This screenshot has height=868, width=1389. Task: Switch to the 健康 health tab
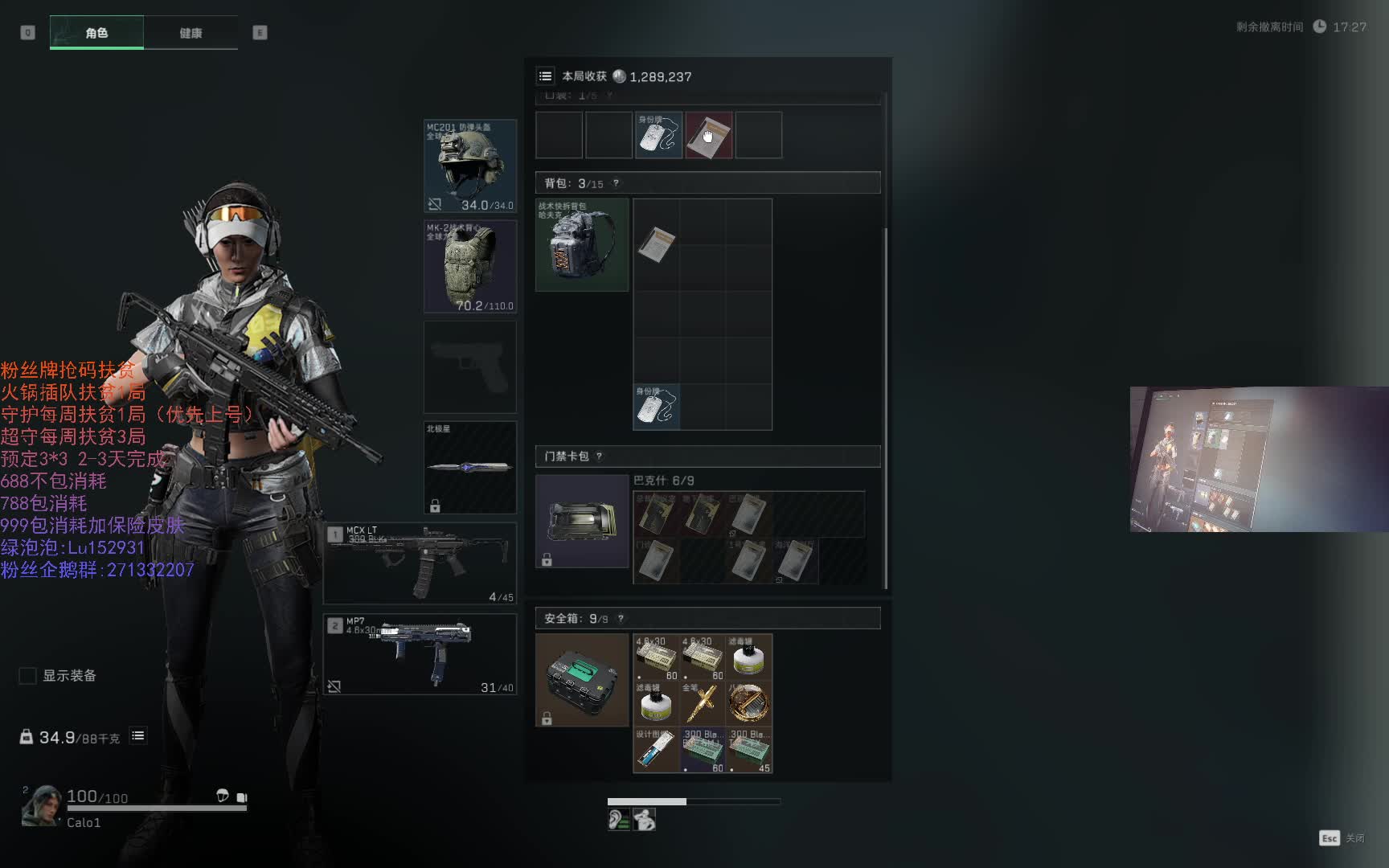[x=191, y=33]
